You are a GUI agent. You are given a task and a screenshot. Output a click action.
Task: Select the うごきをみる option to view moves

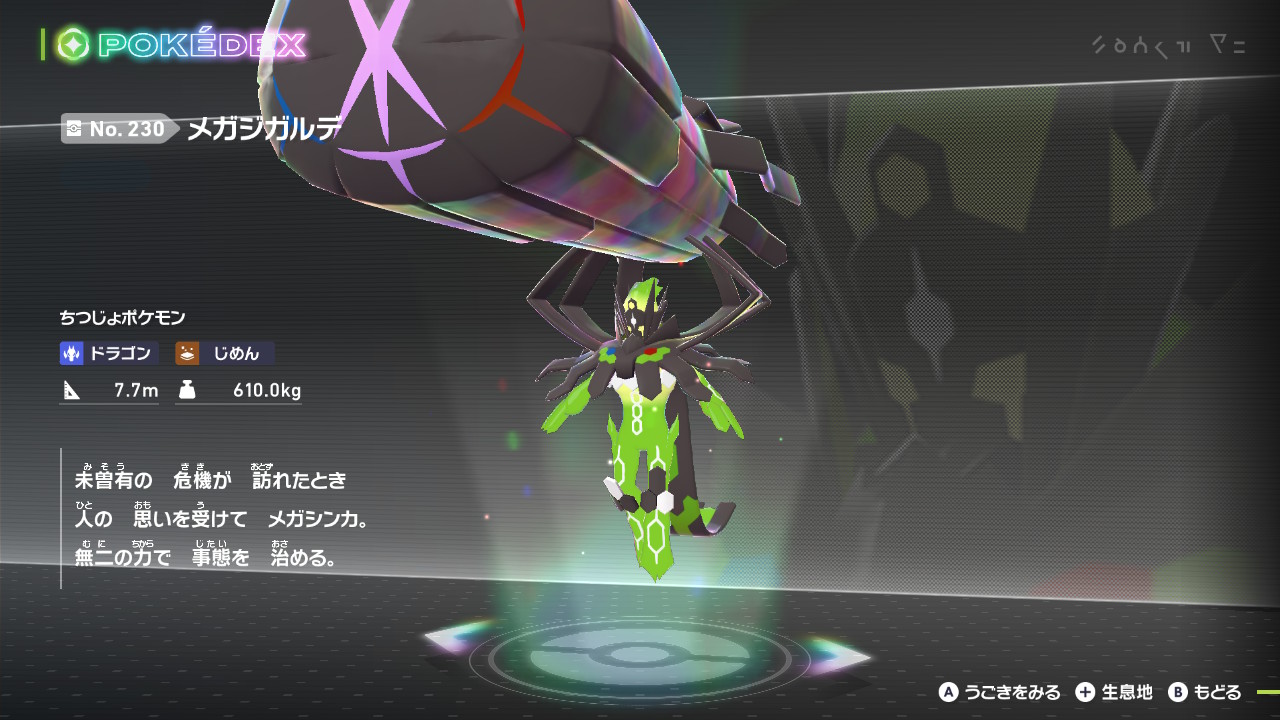point(1000,692)
